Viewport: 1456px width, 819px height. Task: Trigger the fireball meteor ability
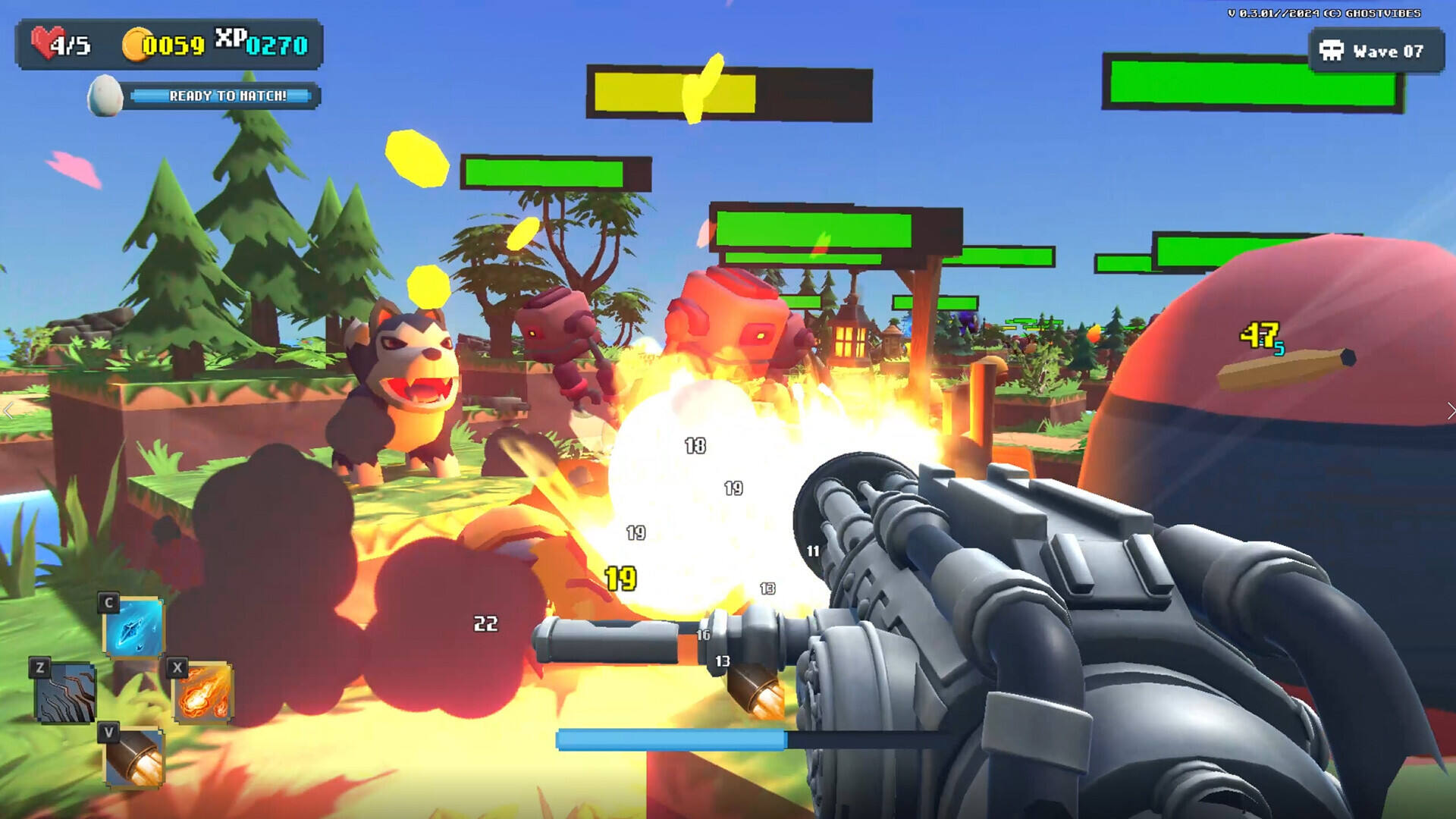tap(202, 692)
